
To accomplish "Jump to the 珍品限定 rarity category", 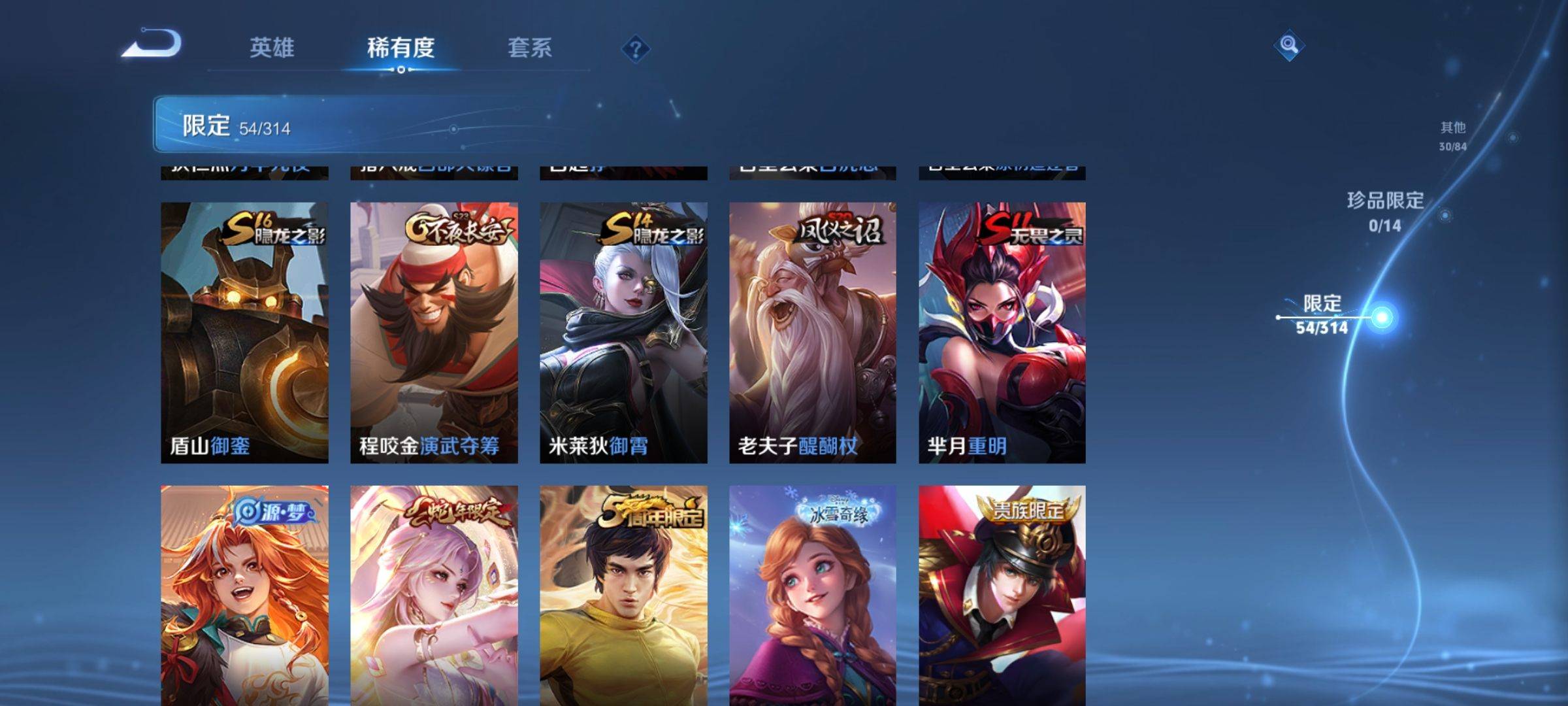I will [x=1385, y=211].
